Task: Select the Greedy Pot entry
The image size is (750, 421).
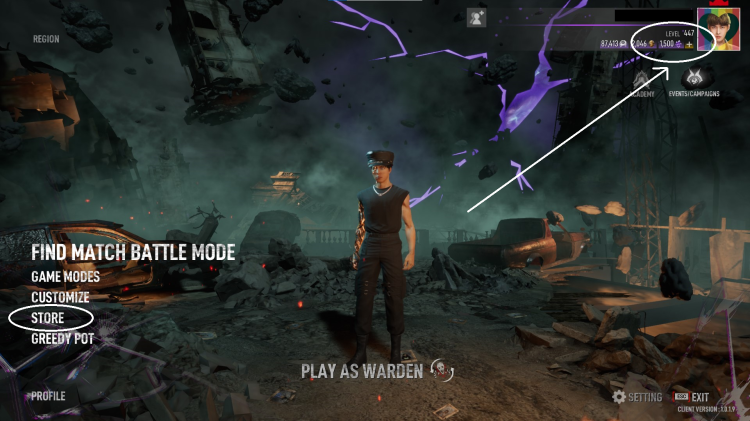Action: pos(62,339)
